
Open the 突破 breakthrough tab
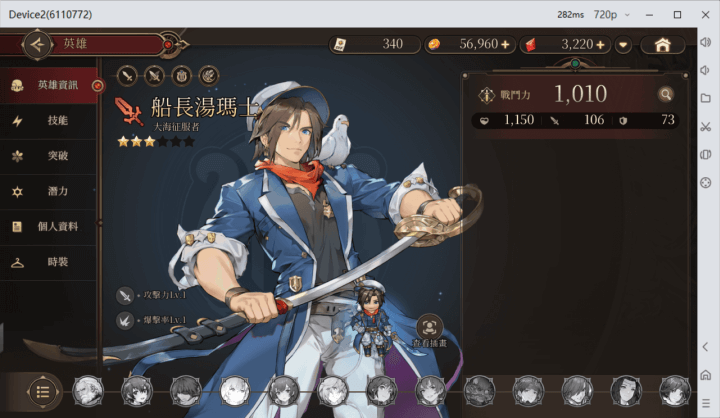[50, 156]
